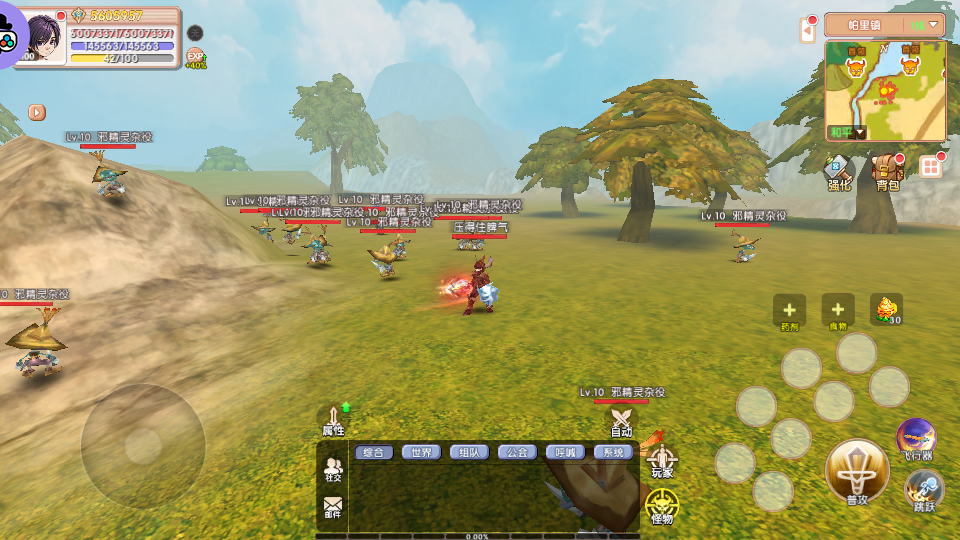
Task: Toggle 自动 auto-battle
Action: (x=622, y=422)
